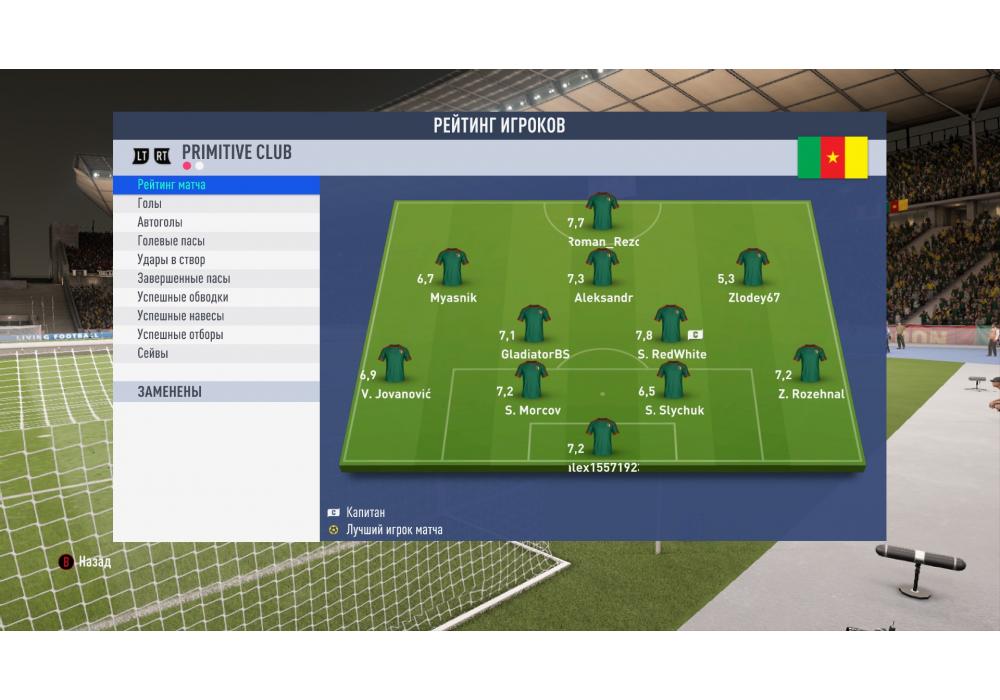
Task: Click player Z. Rozehnal
Action: pyautogui.click(x=809, y=364)
